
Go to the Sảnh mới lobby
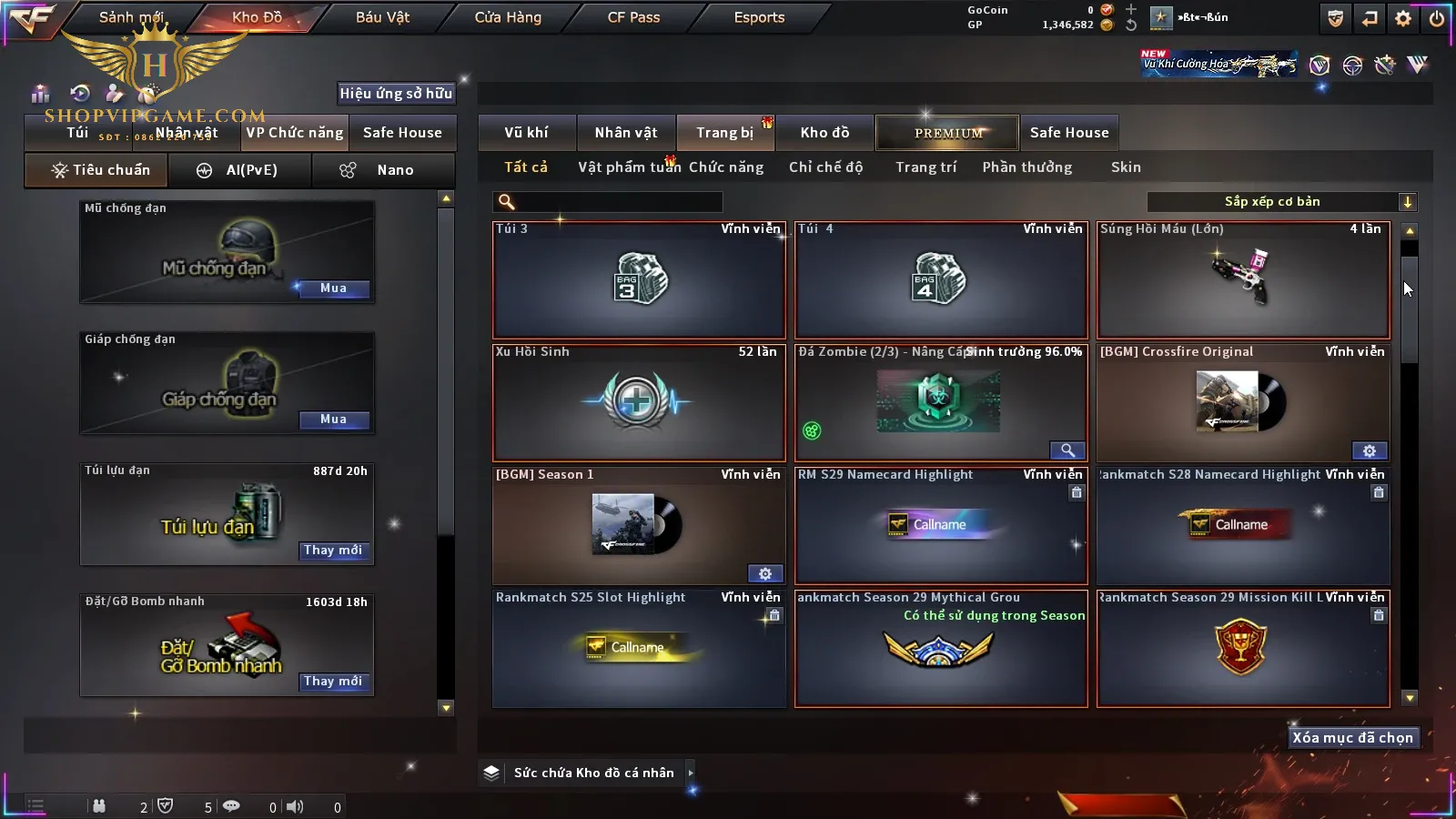pos(131,17)
